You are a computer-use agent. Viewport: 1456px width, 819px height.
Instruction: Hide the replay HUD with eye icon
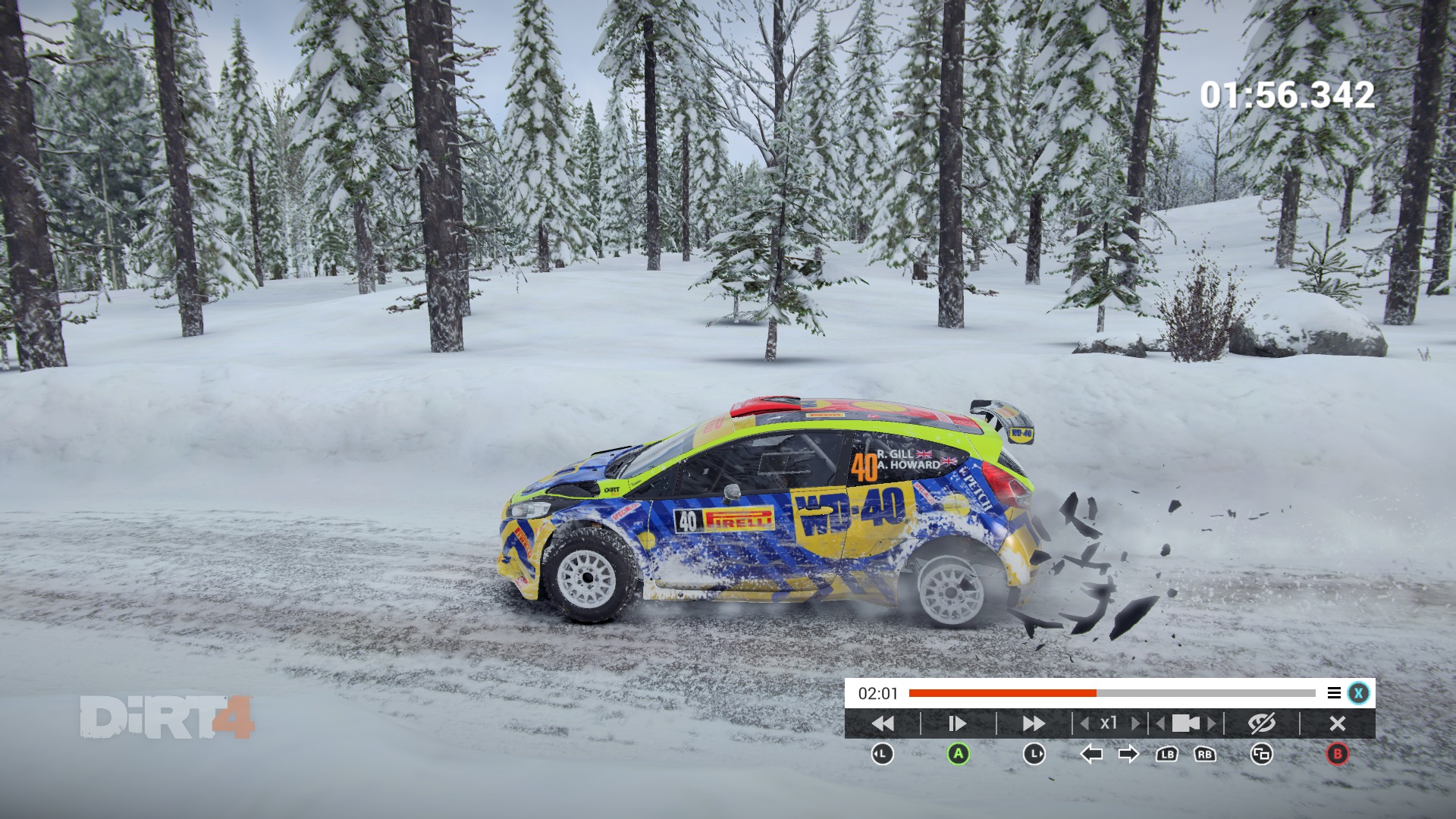(1262, 723)
